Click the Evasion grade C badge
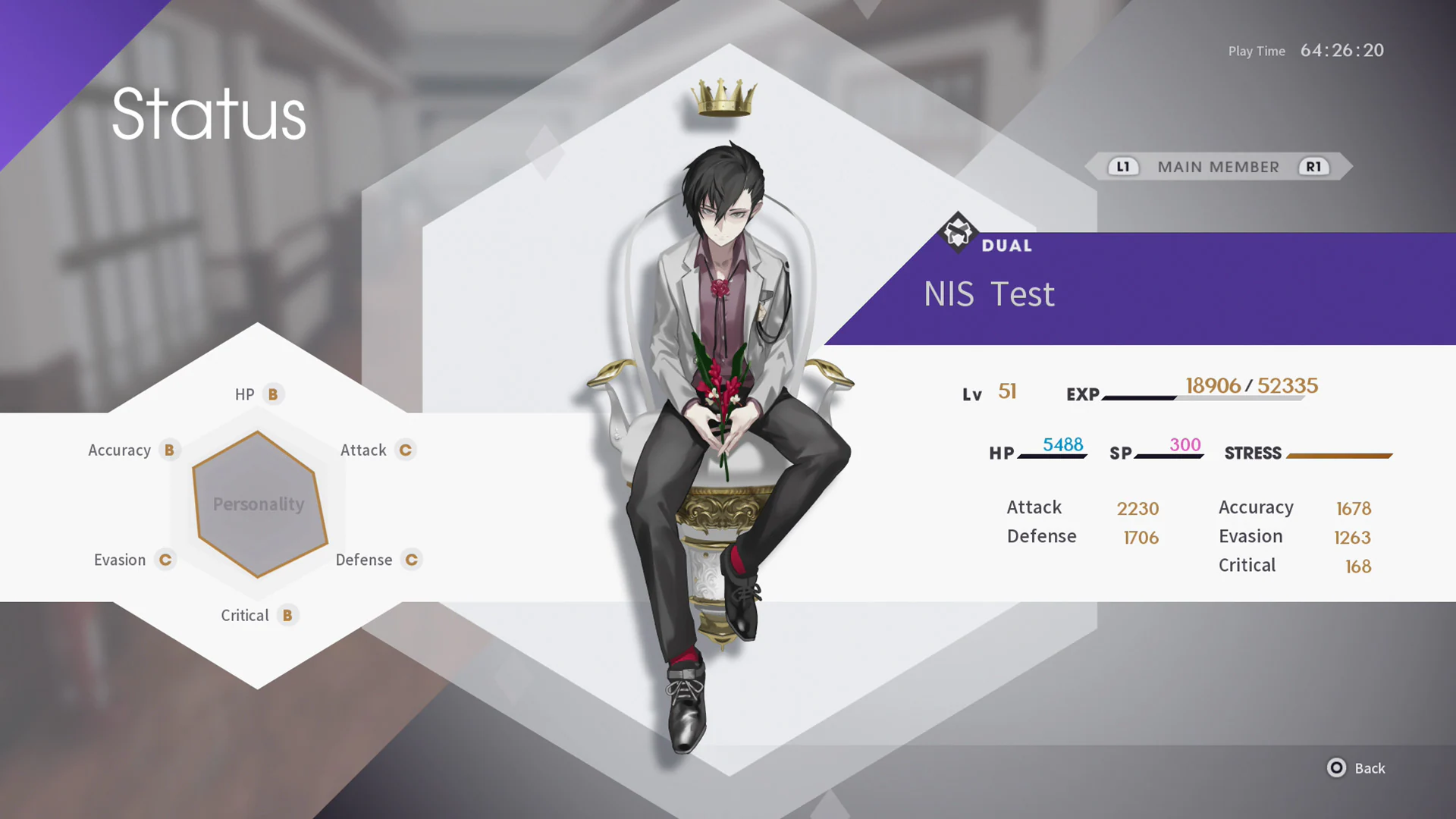This screenshot has height=819, width=1456. pos(165,560)
